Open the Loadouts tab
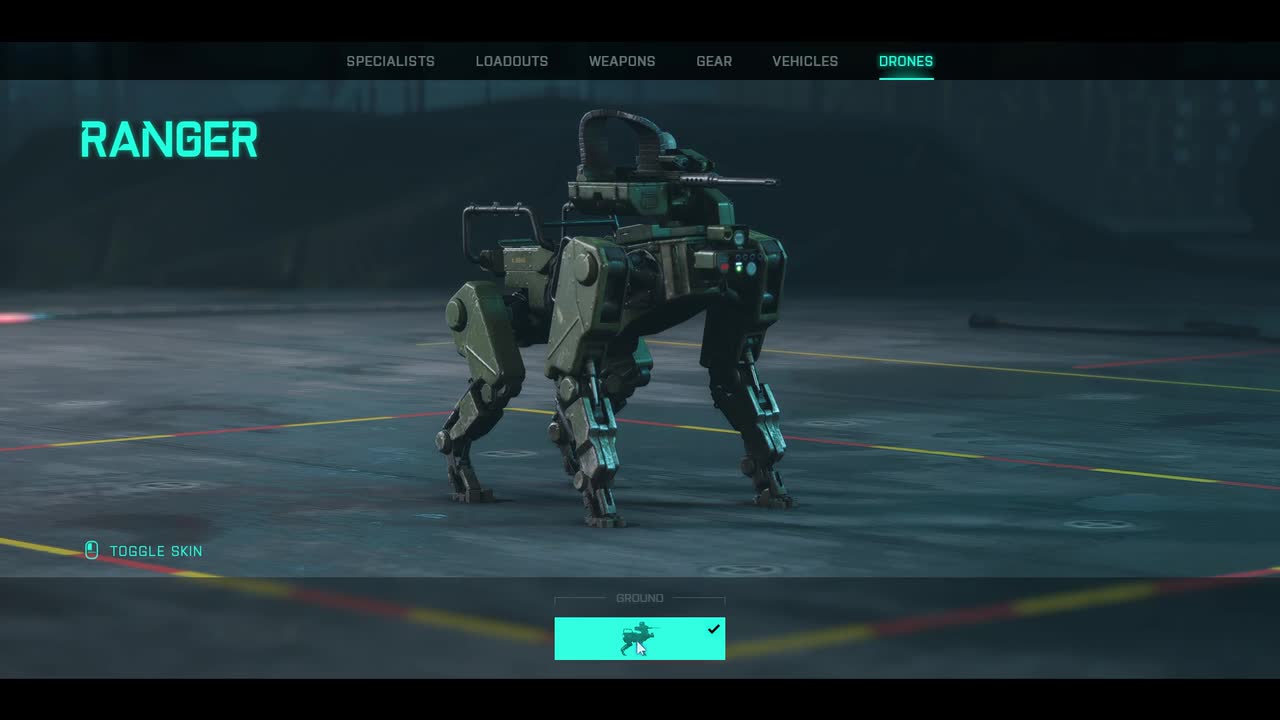Viewport: 1280px width, 720px height. click(511, 61)
